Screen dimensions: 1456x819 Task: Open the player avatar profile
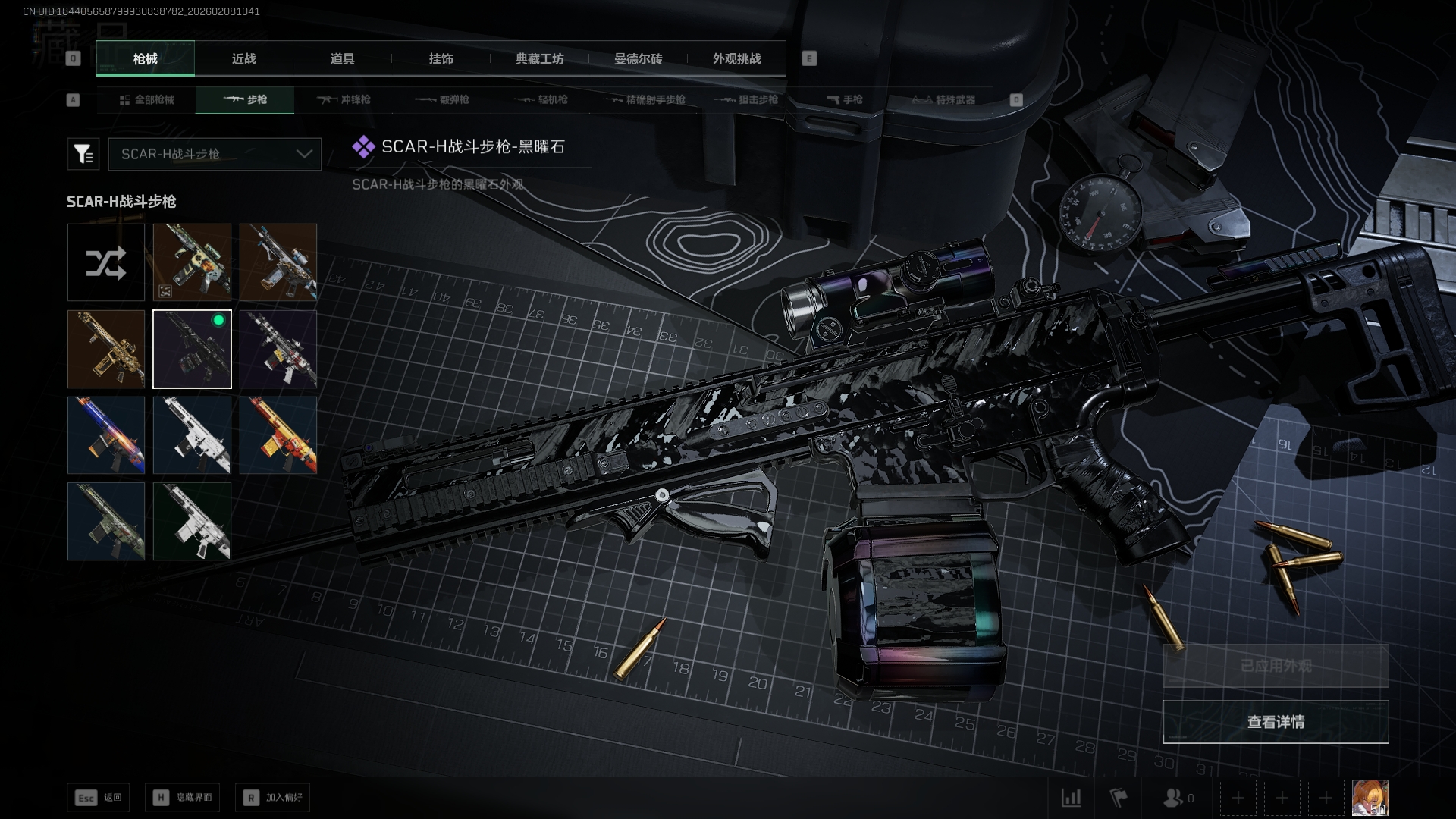pos(1370,797)
